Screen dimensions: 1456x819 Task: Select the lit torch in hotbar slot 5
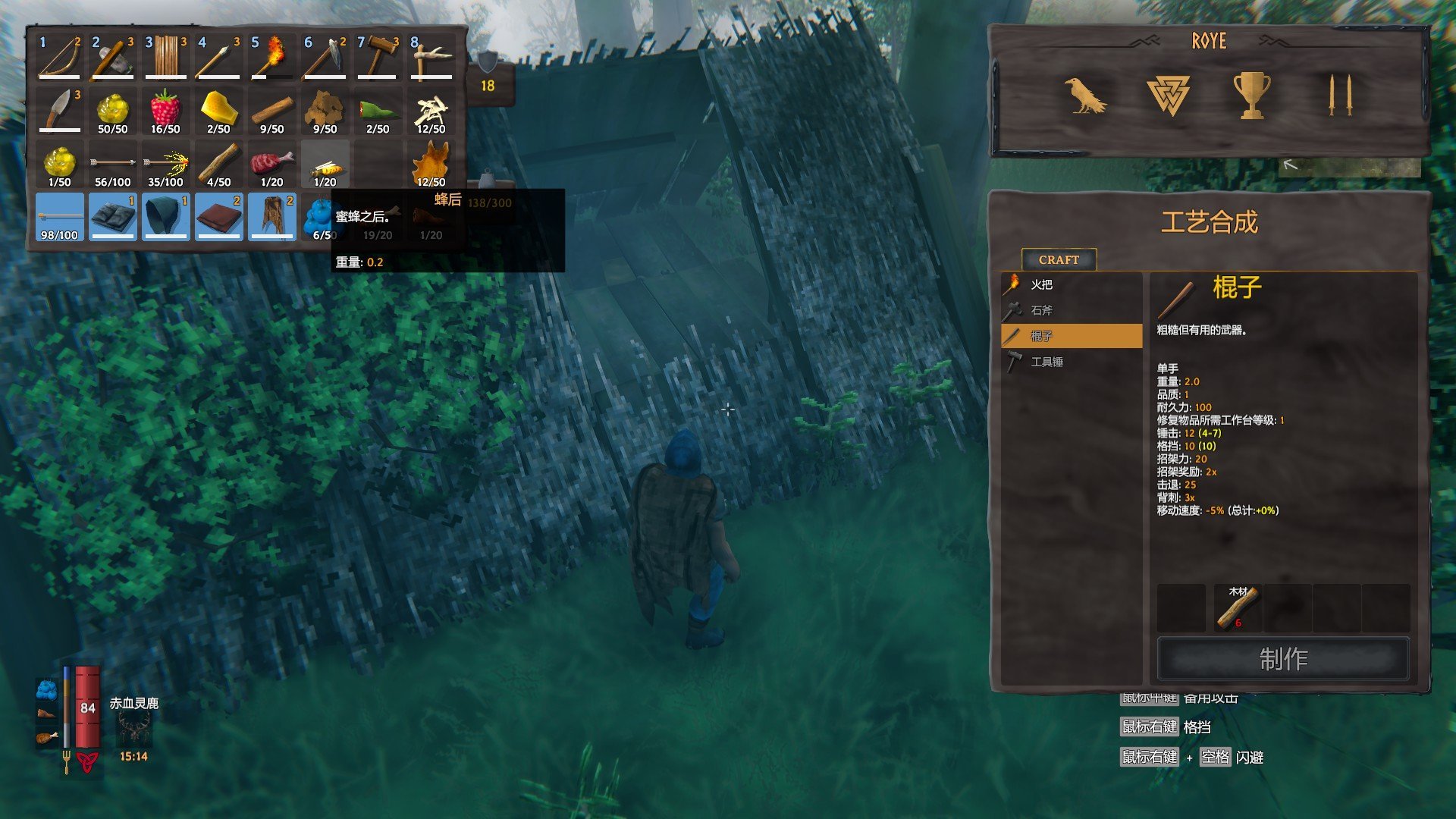[272, 58]
